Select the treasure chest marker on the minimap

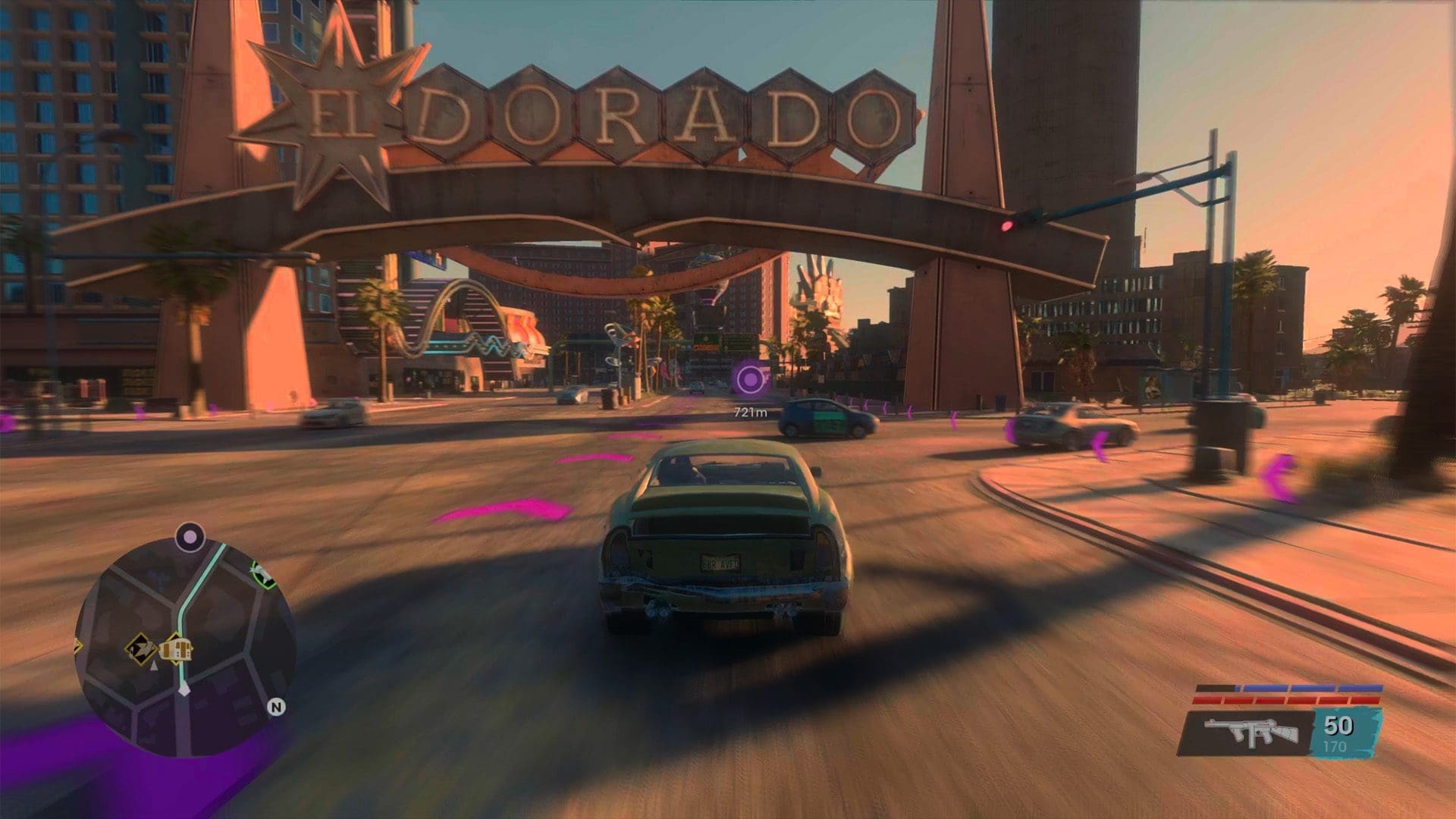(x=177, y=649)
